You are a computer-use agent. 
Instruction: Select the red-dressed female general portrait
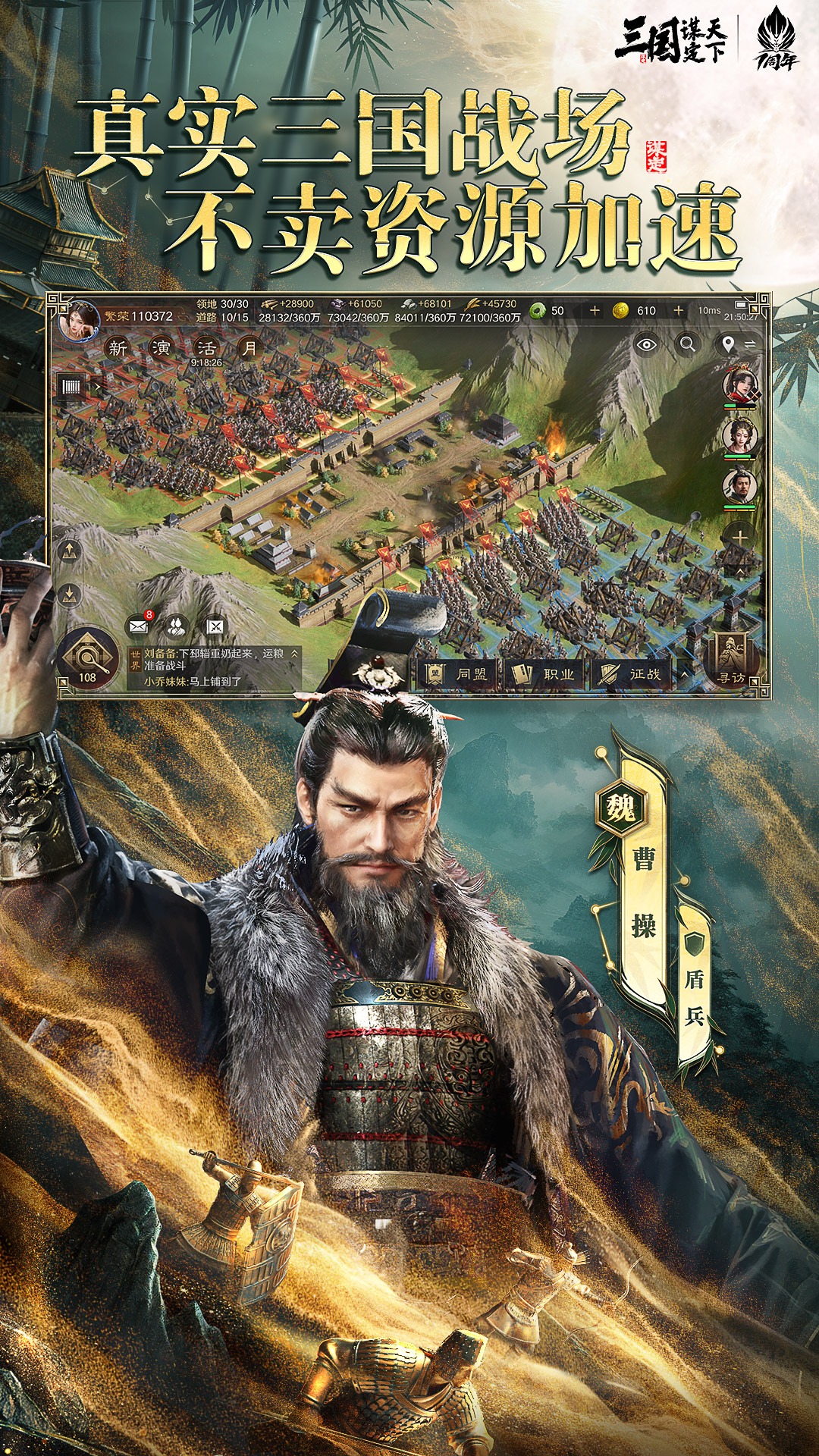pyautogui.click(x=739, y=386)
